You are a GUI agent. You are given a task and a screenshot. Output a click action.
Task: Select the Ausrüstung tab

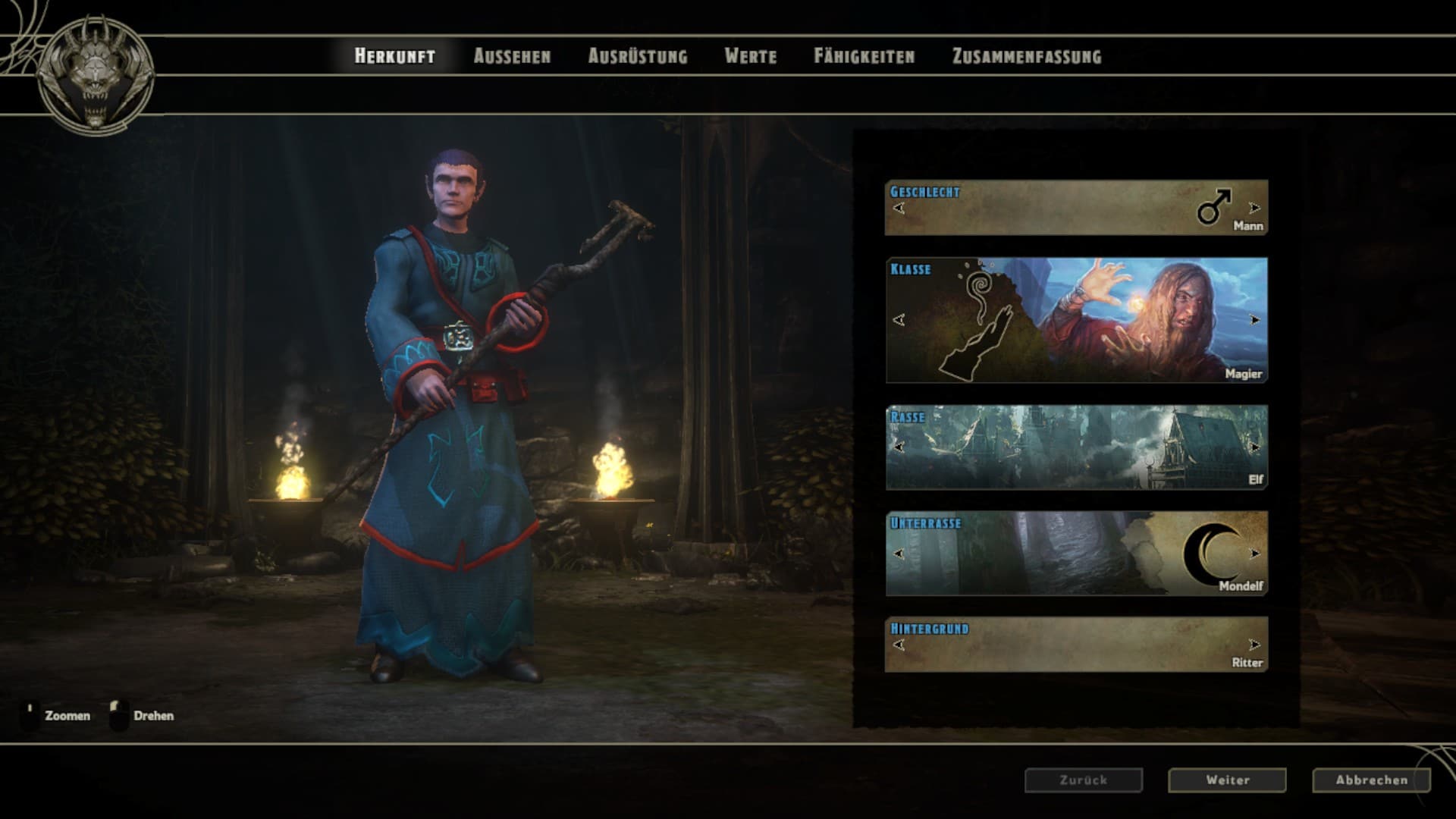[x=638, y=56]
